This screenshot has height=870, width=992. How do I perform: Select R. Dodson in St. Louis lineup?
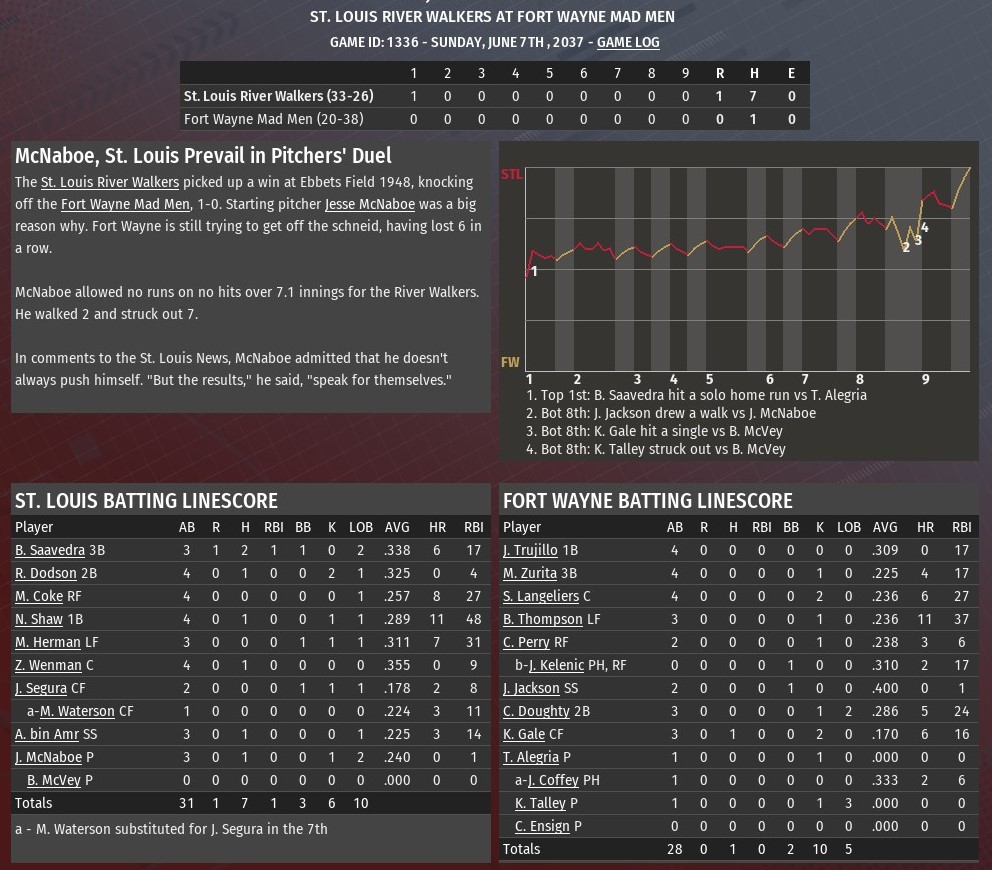point(46,573)
